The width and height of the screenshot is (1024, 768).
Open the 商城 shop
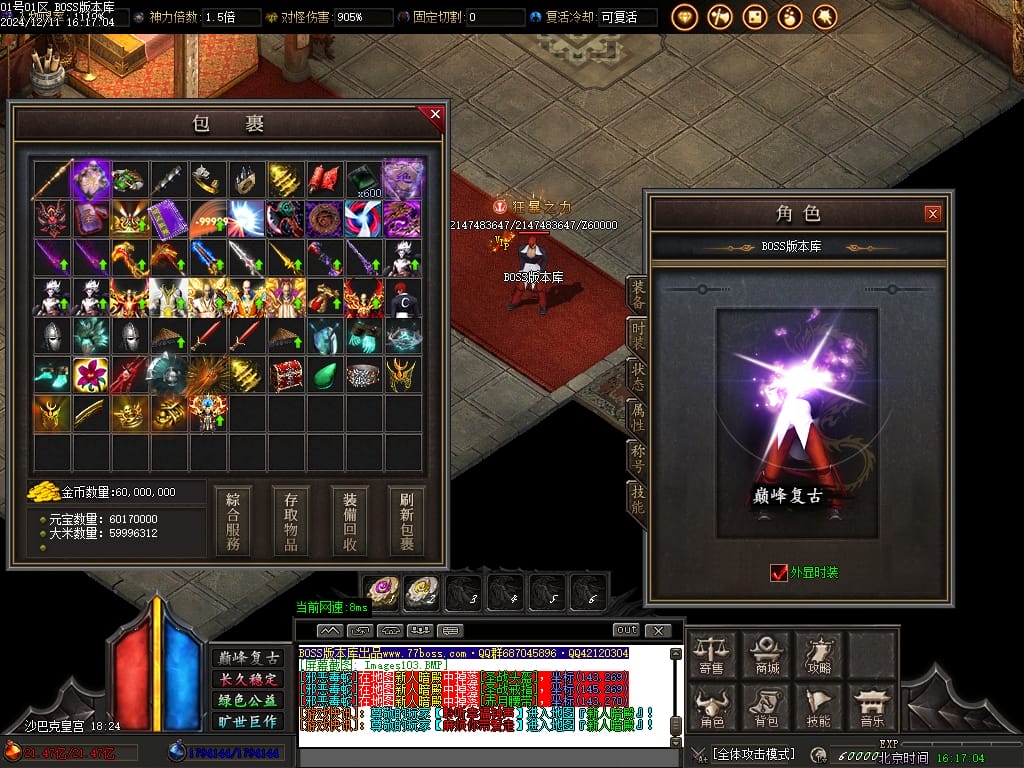point(767,655)
